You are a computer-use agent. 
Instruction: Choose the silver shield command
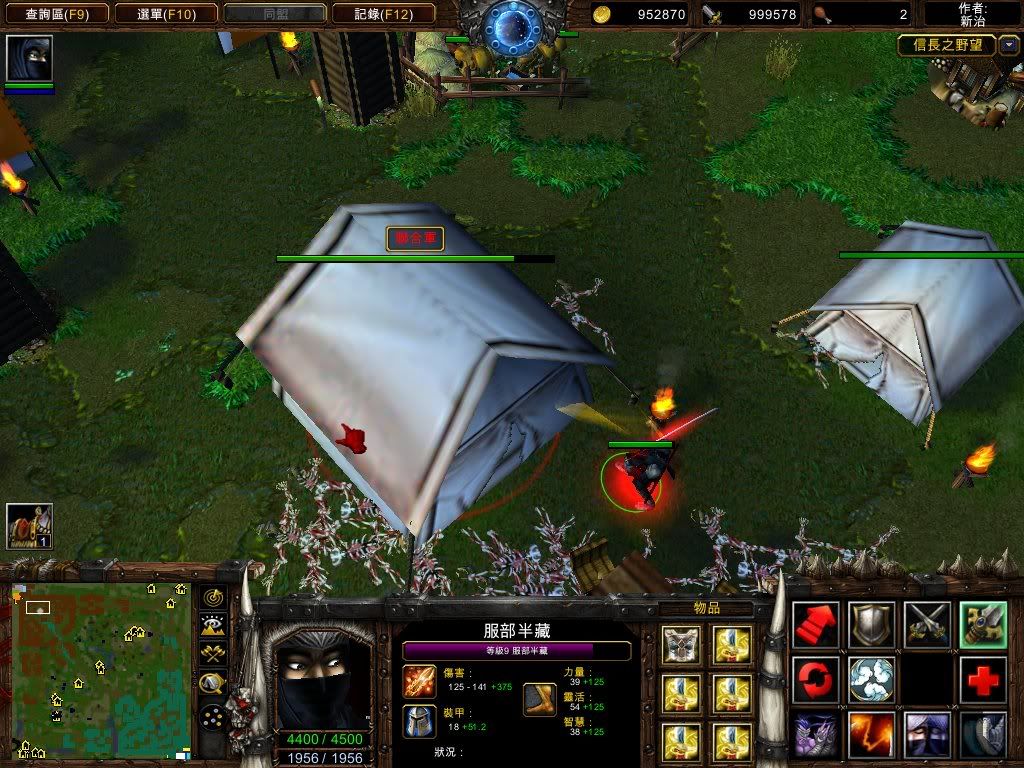coord(872,626)
